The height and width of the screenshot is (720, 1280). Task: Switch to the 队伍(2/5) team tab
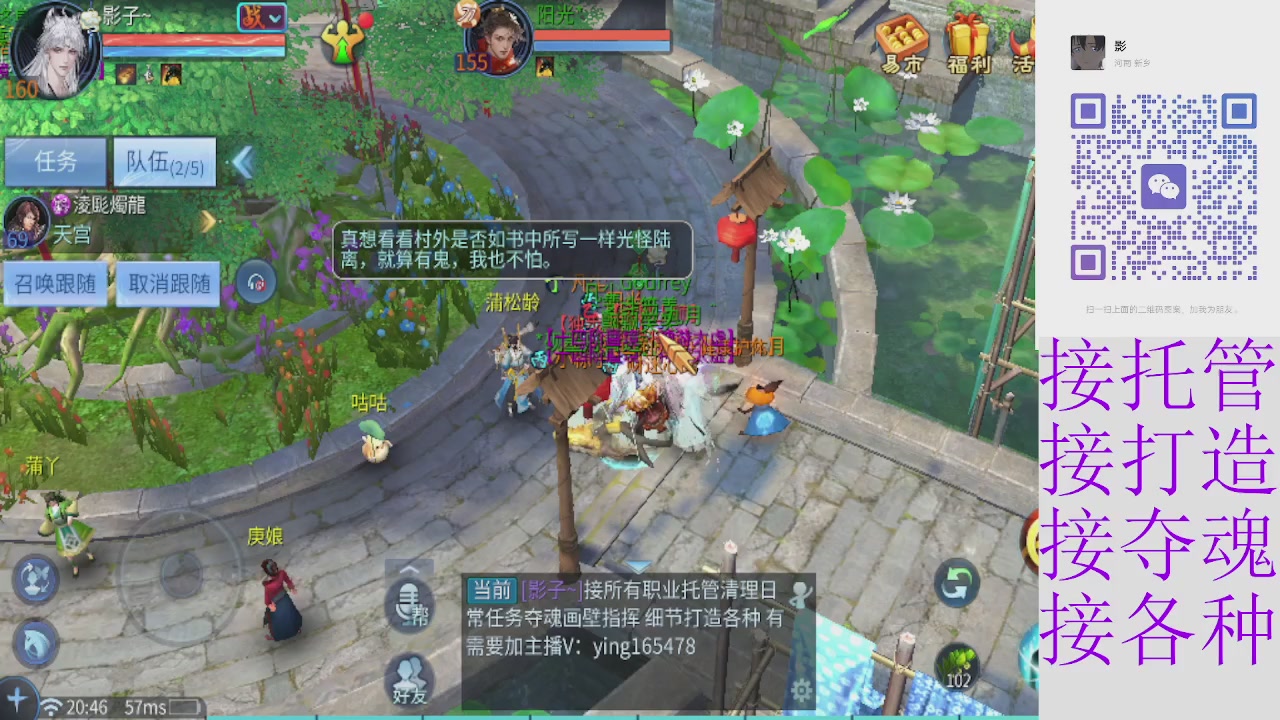pos(163,163)
